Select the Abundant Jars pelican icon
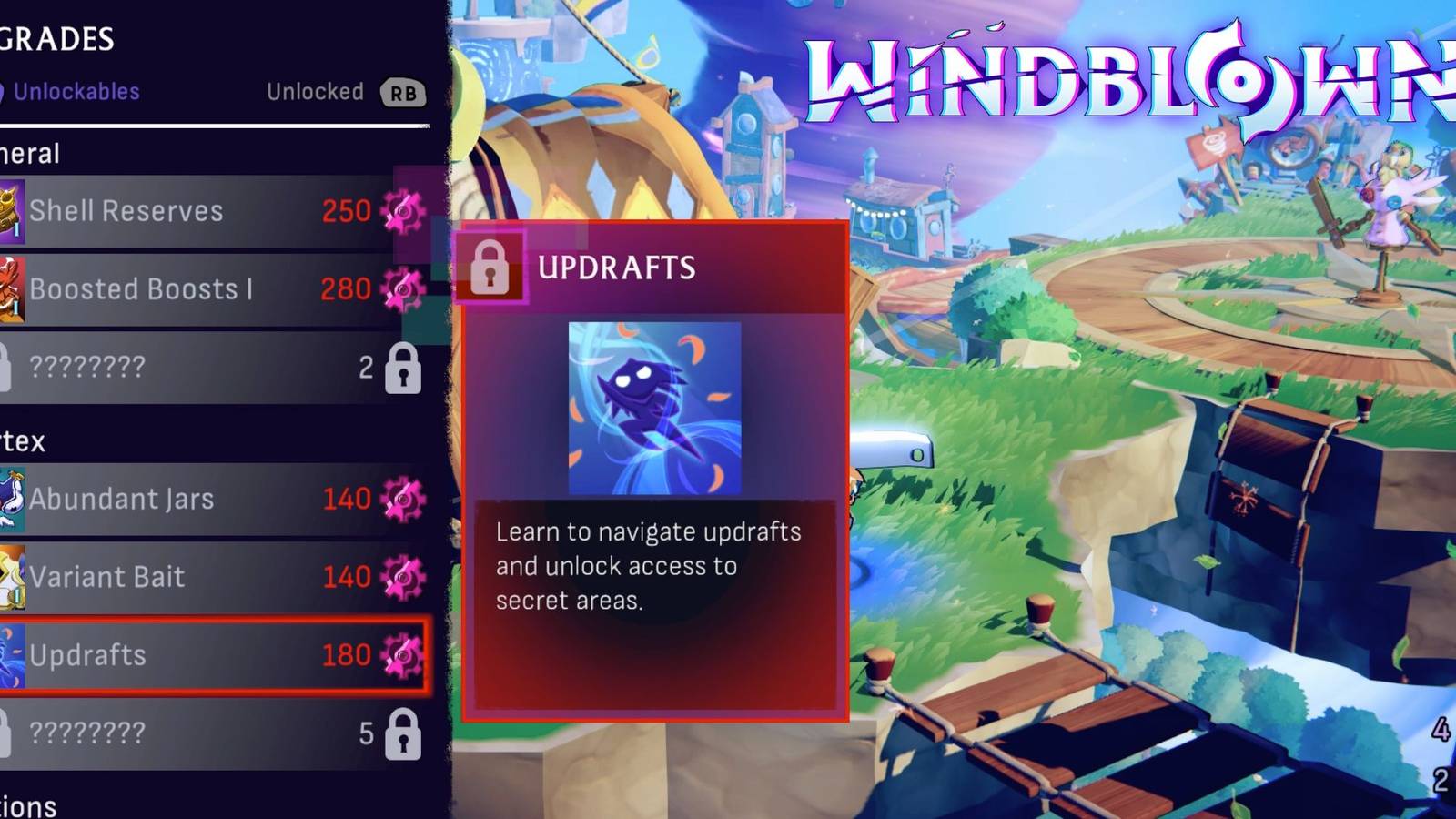 point(11,499)
